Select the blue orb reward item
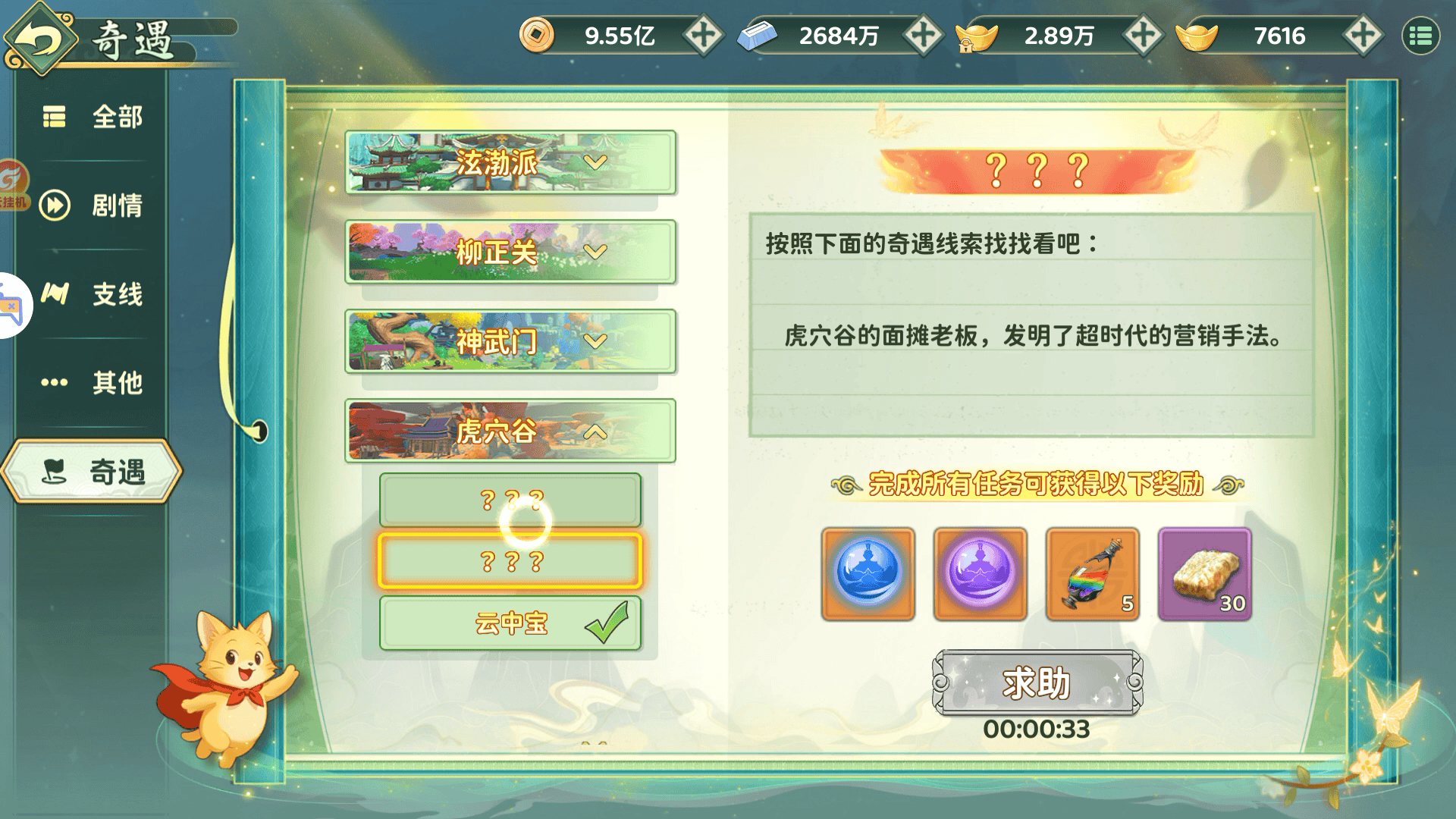1456x819 pixels. tap(867, 574)
